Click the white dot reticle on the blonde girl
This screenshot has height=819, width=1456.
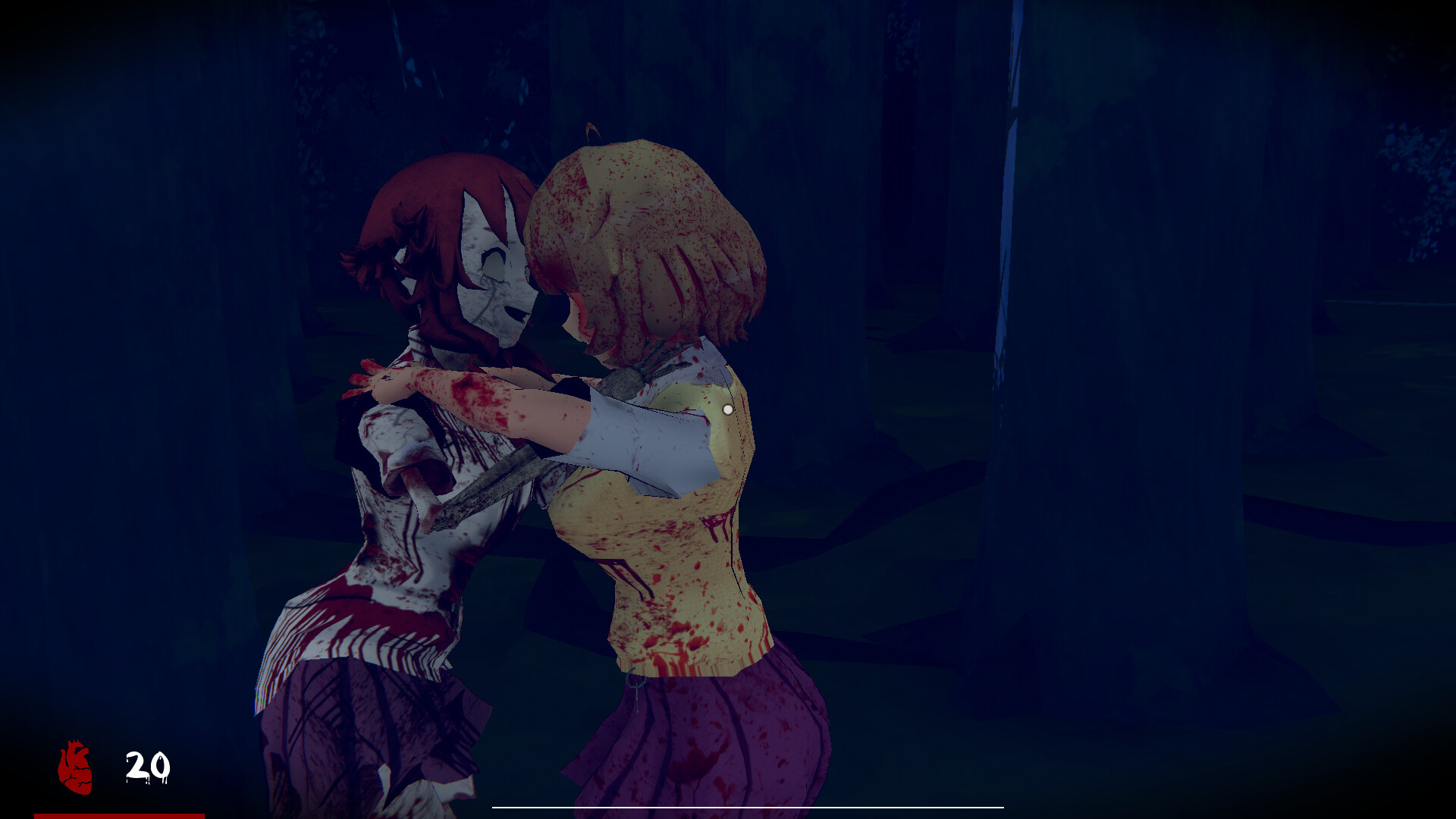pos(730,409)
